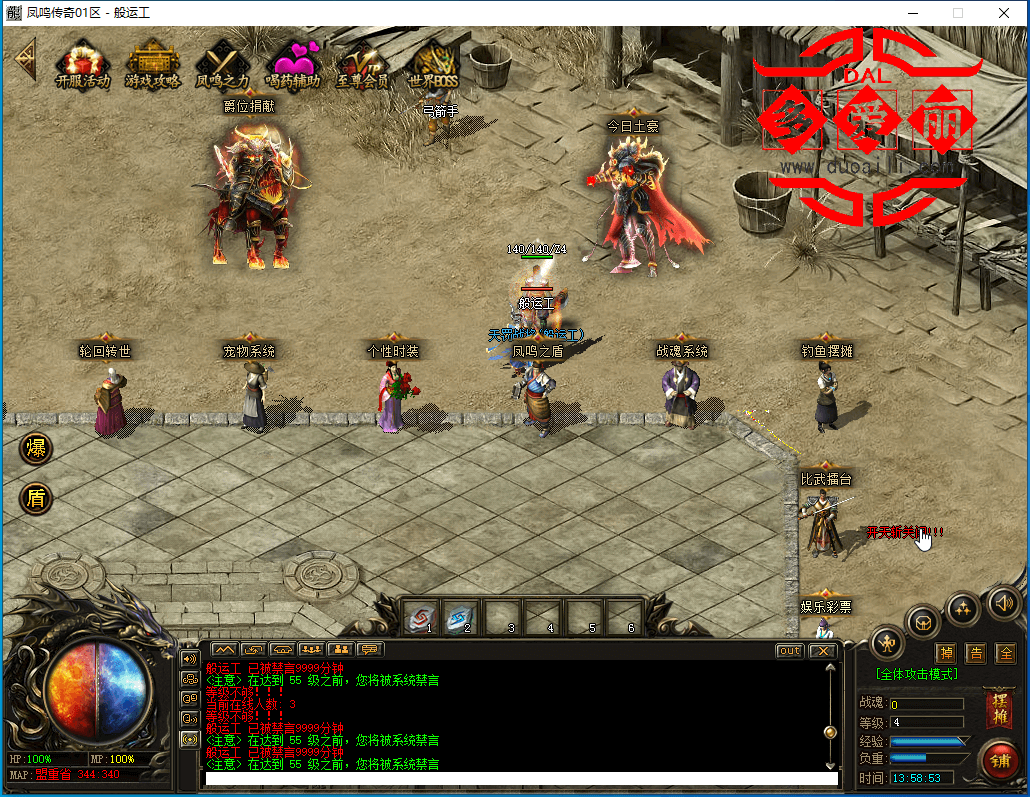Open the chest-shaped bag round button
The image size is (1030, 797).
922,621
